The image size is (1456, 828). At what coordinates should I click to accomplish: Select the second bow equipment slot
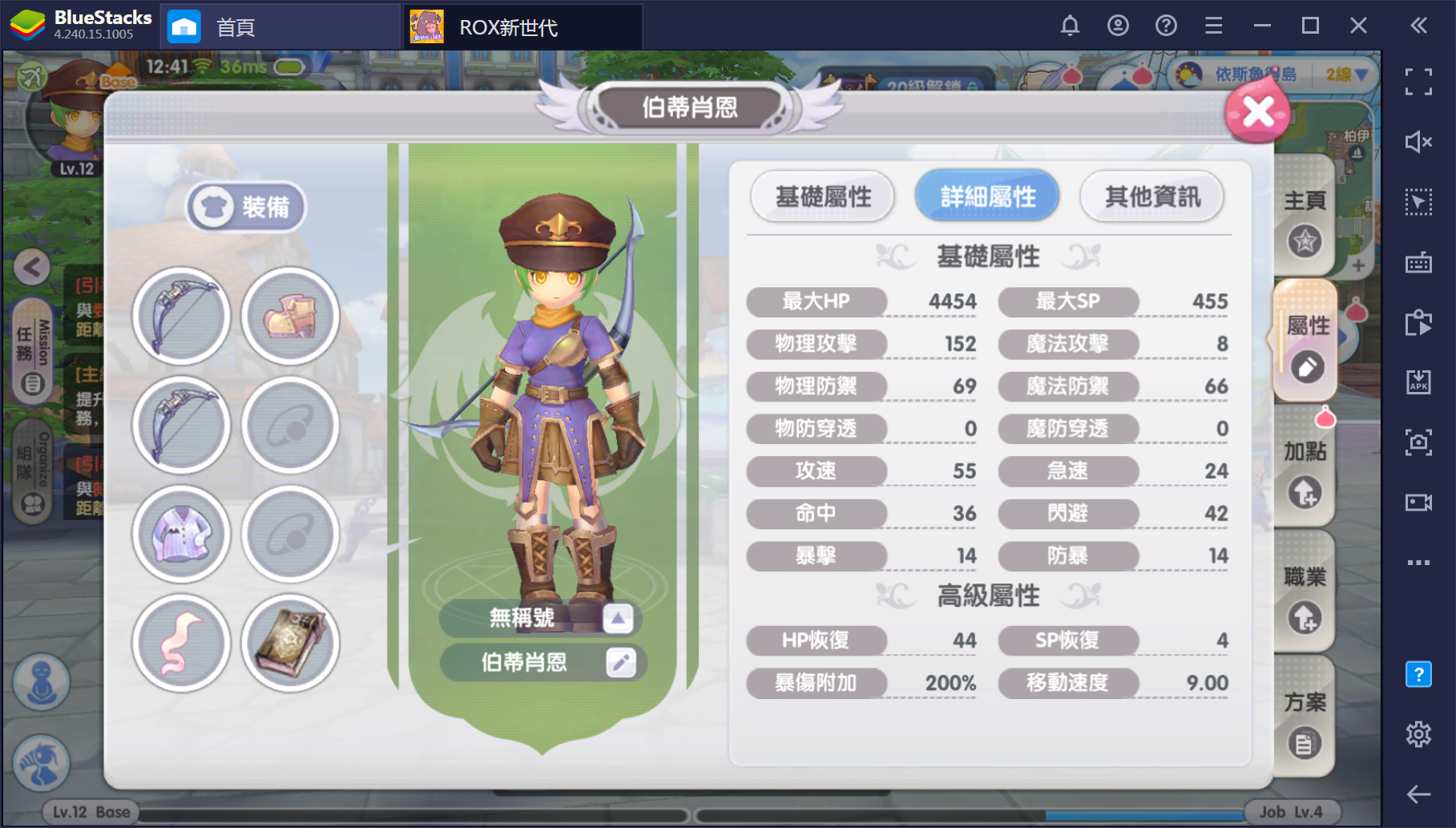tap(181, 426)
